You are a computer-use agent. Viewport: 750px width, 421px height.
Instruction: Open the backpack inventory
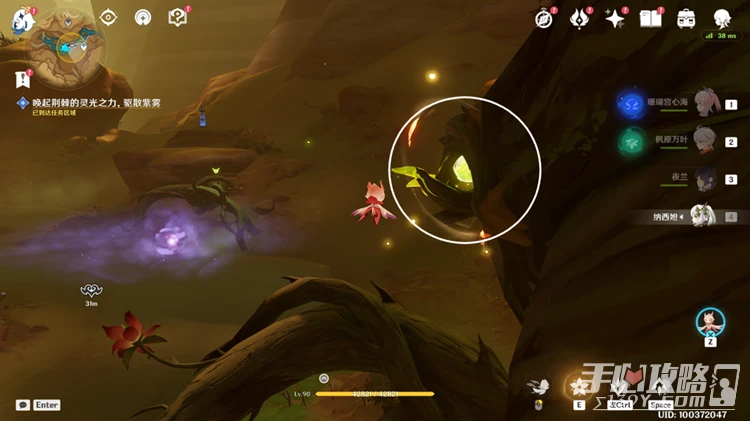click(686, 18)
